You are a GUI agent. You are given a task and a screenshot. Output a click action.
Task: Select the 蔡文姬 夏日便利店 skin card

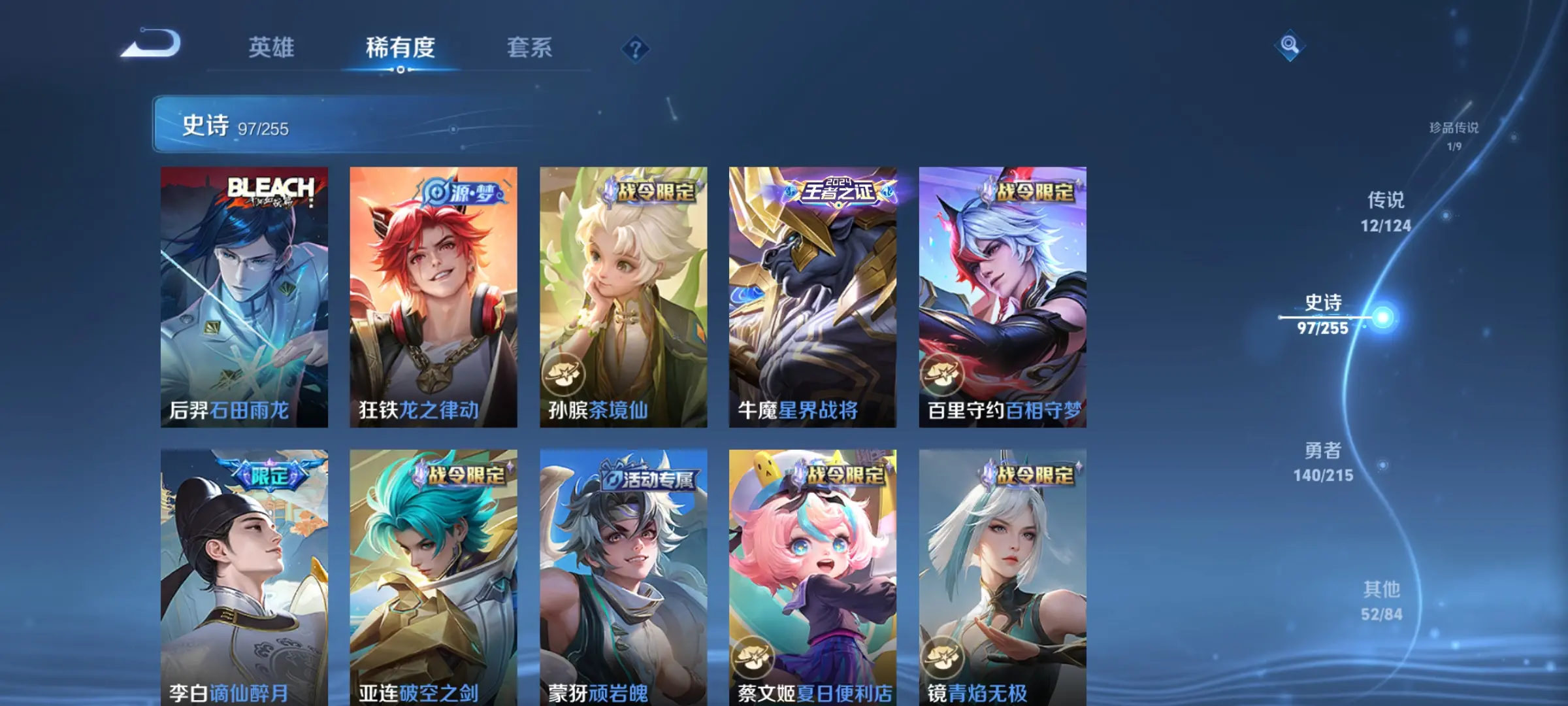coord(813,577)
